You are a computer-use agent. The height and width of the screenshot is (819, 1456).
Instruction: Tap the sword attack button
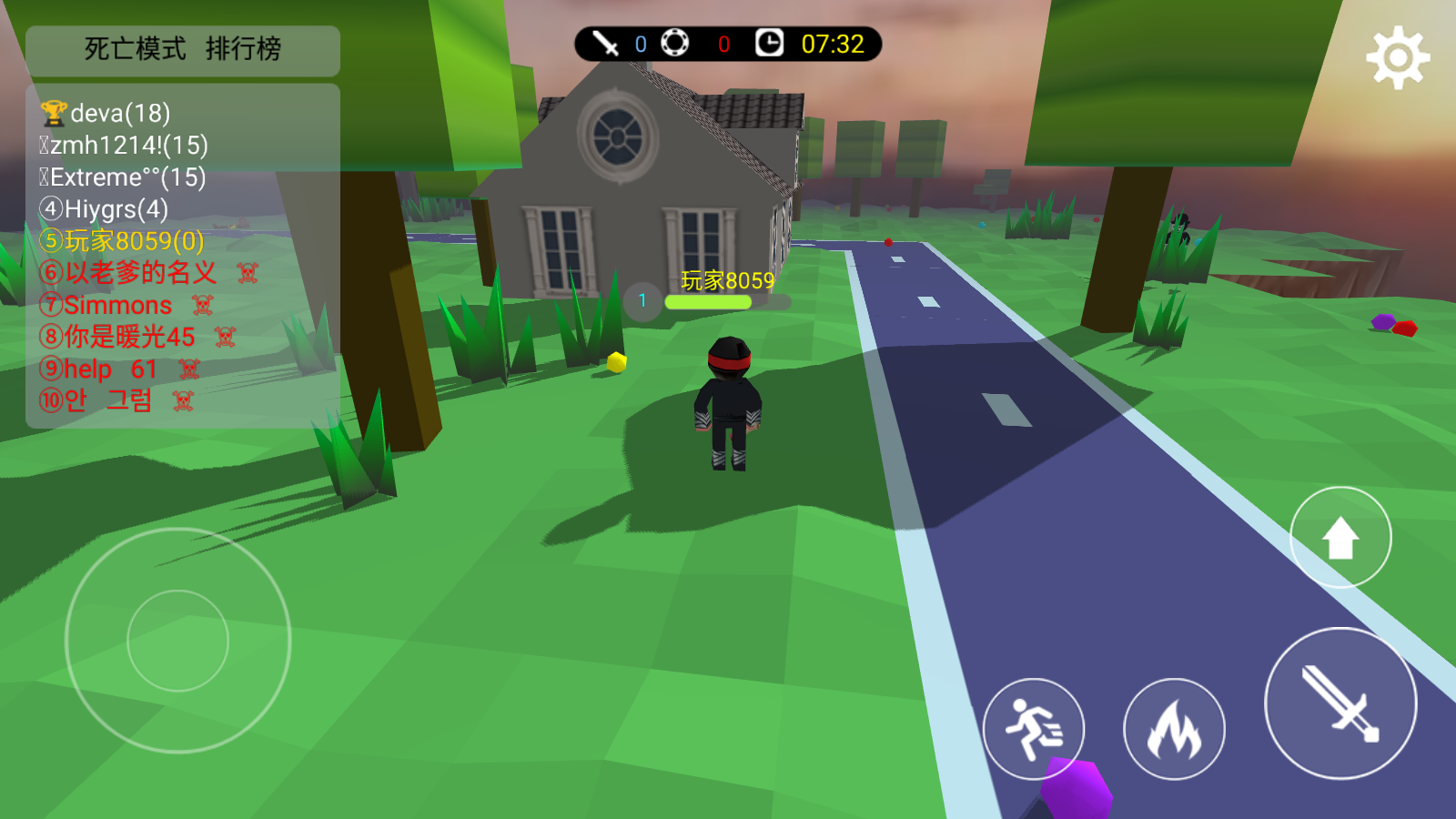coord(1340,703)
